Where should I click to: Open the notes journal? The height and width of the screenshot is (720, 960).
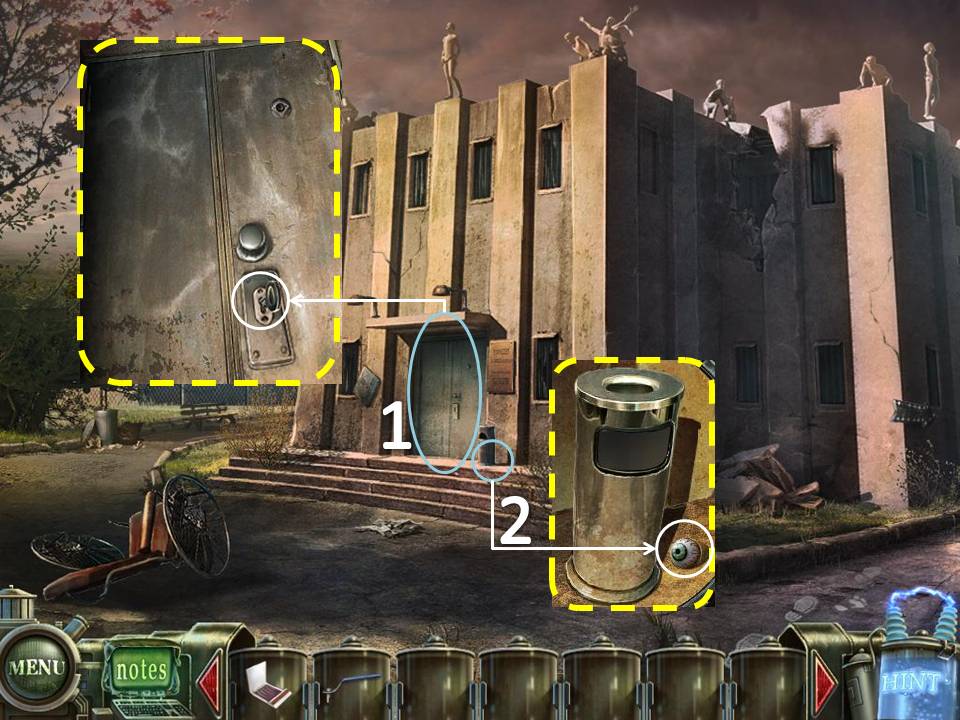(139, 670)
